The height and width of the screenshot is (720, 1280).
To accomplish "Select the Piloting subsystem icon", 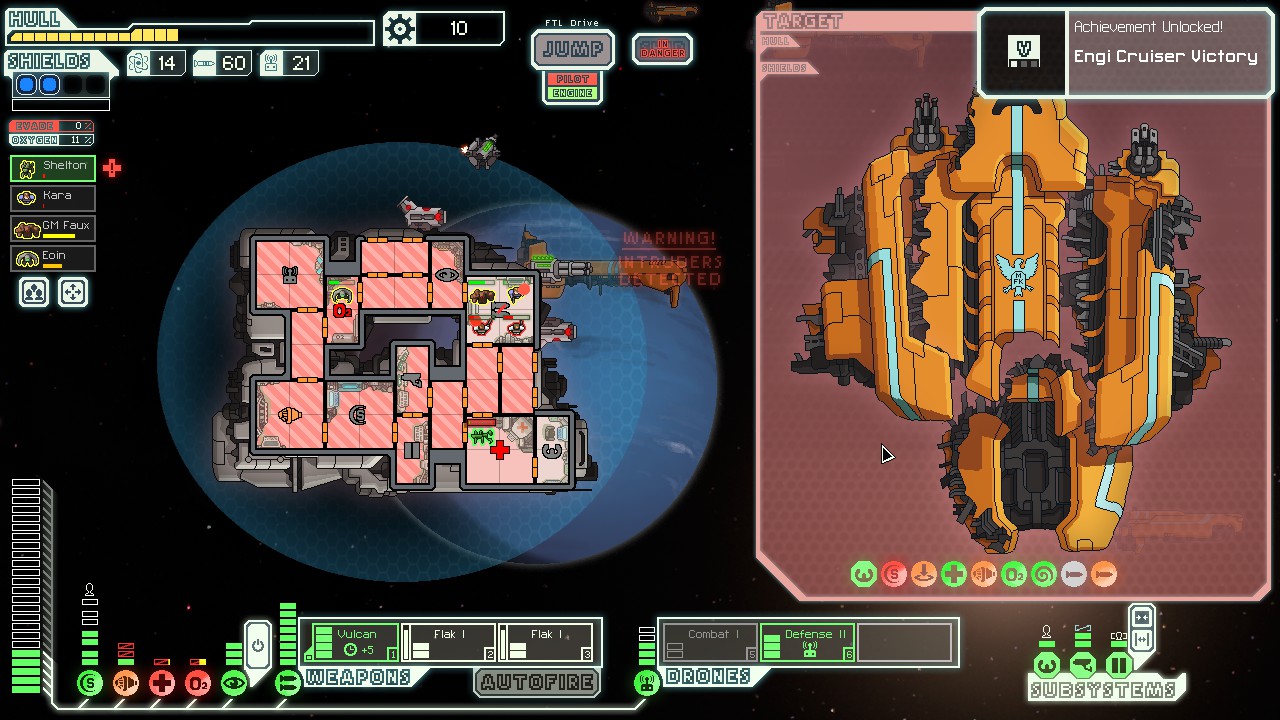I will click(1047, 666).
